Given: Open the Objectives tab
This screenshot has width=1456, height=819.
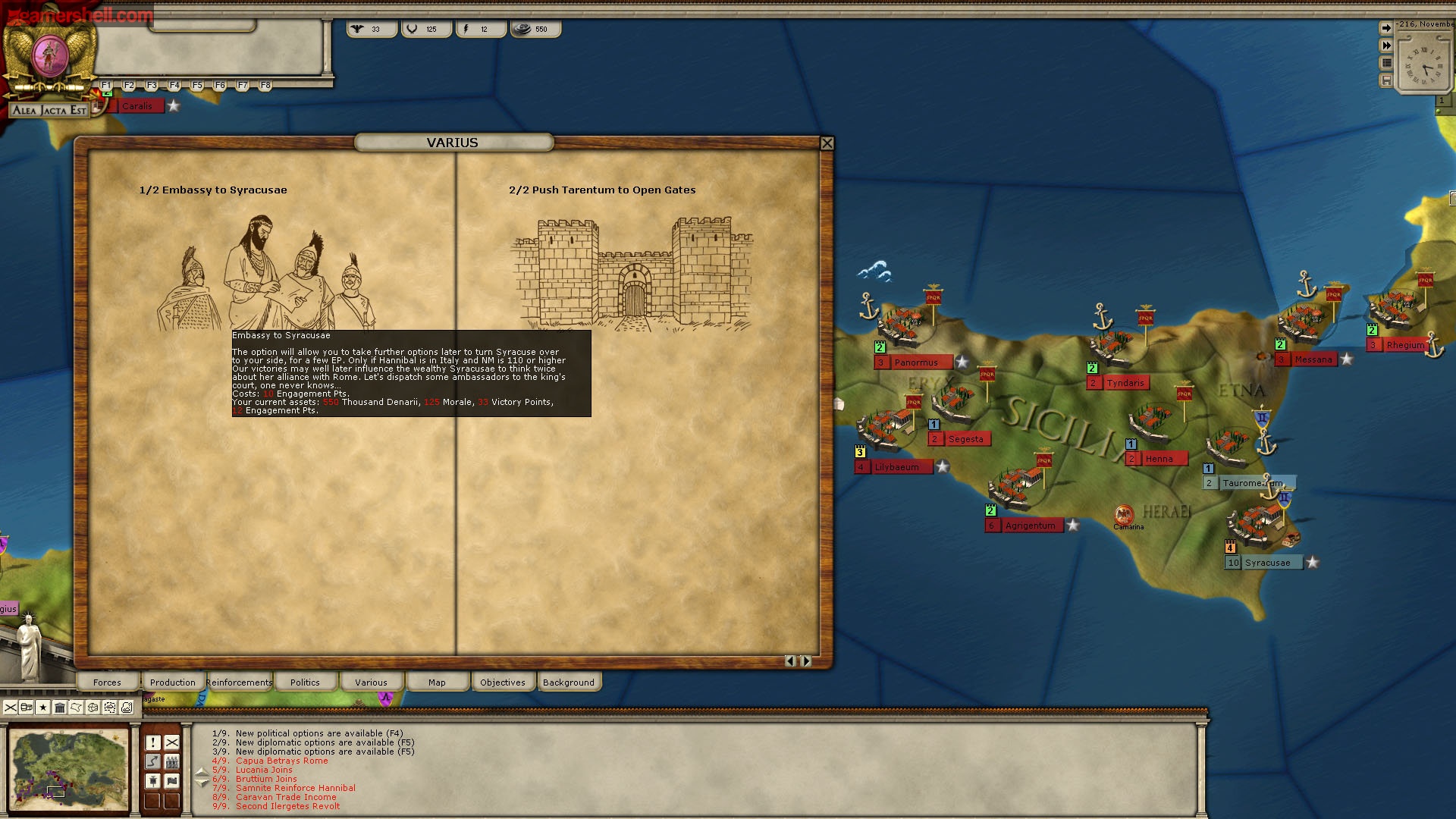Looking at the screenshot, I should [x=502, y=682].
